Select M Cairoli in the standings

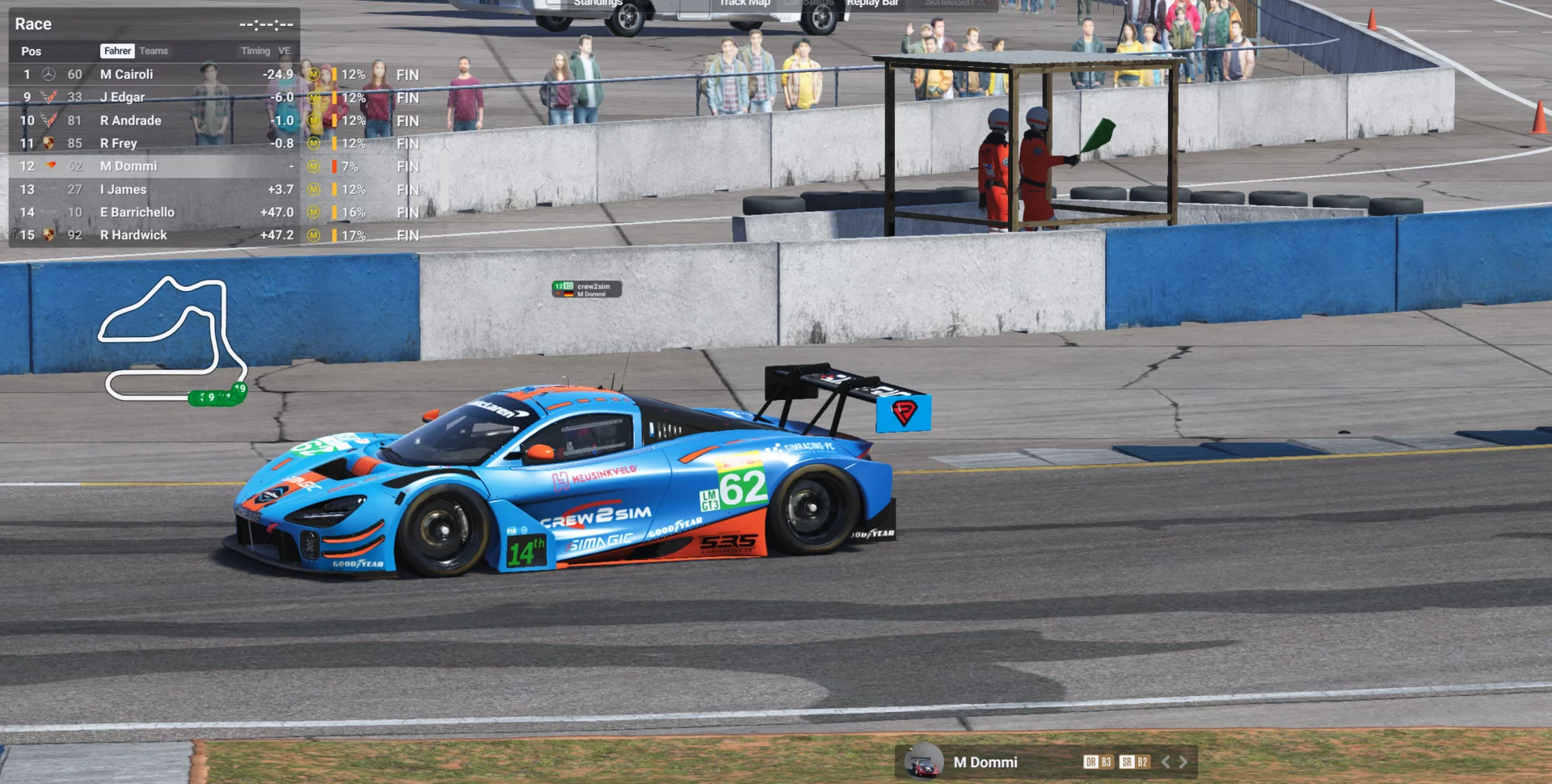pyautogui.click(x=127, y=74)
